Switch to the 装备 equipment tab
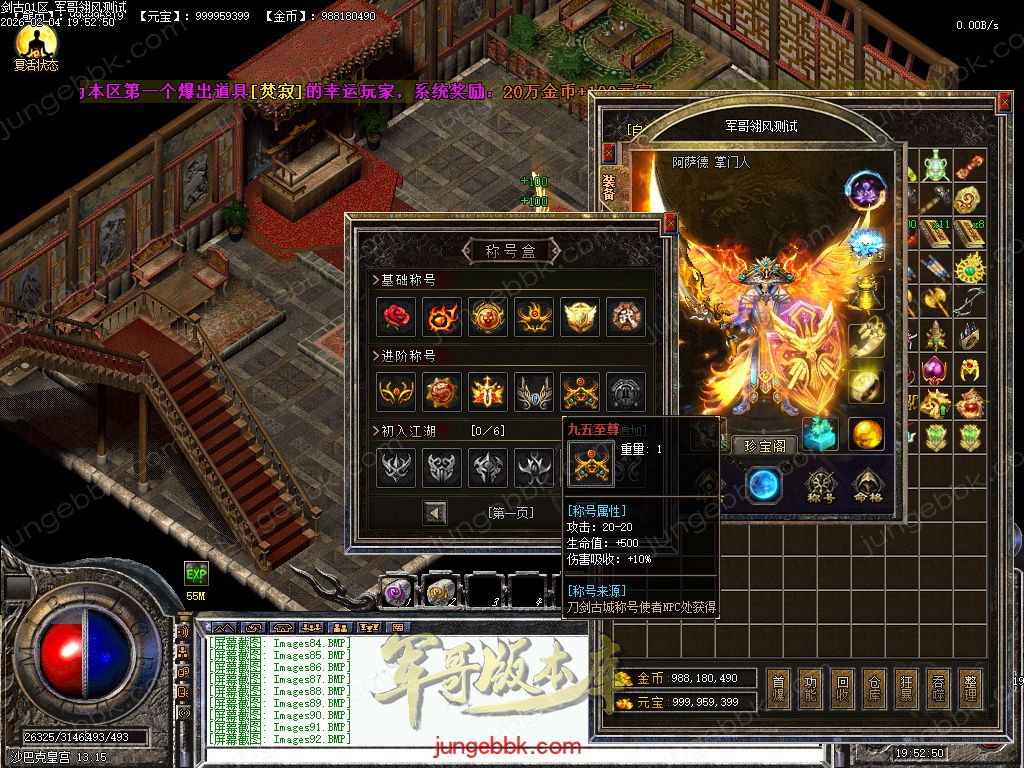 pos(609,187)
